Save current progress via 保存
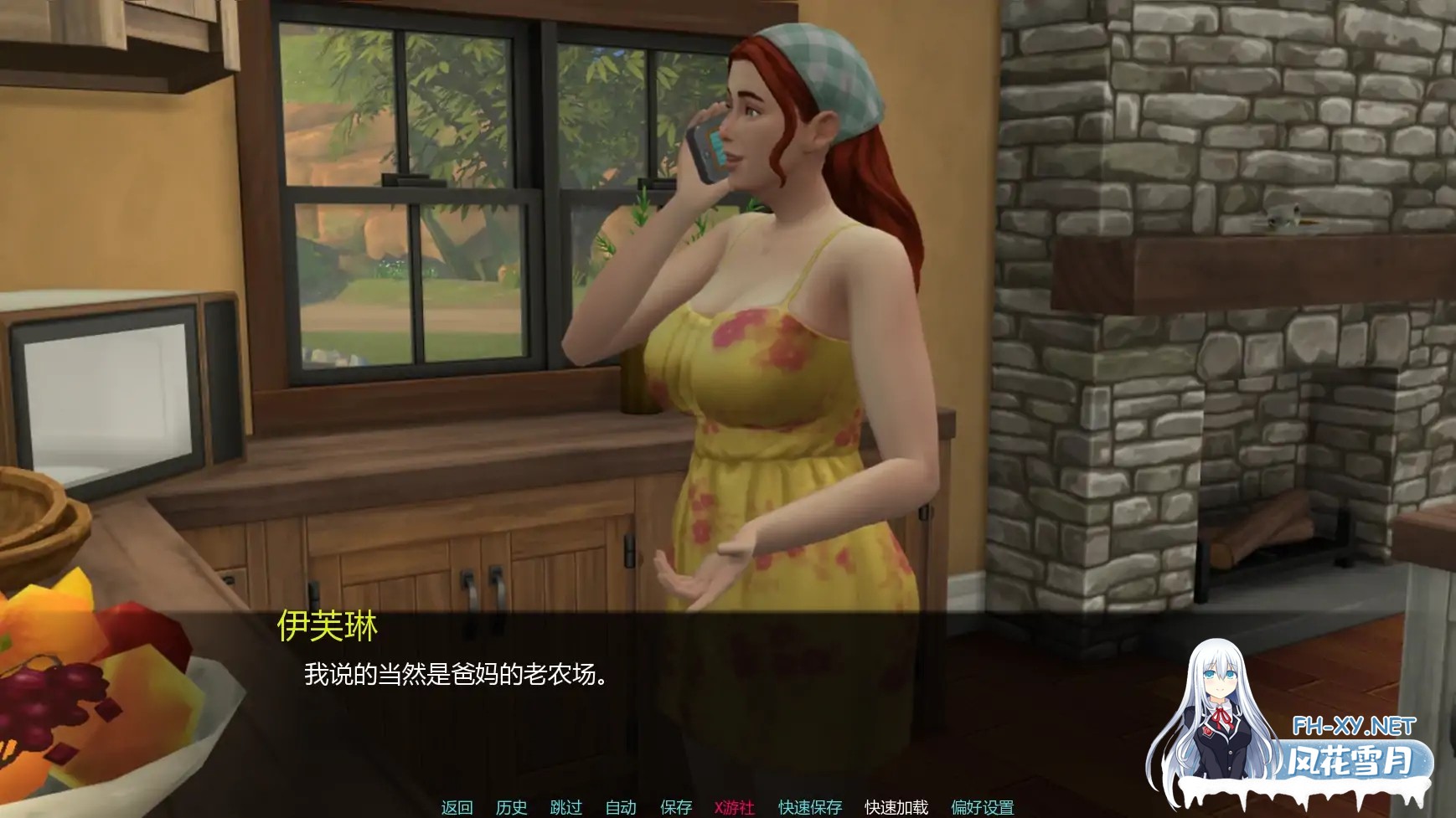 675,808
